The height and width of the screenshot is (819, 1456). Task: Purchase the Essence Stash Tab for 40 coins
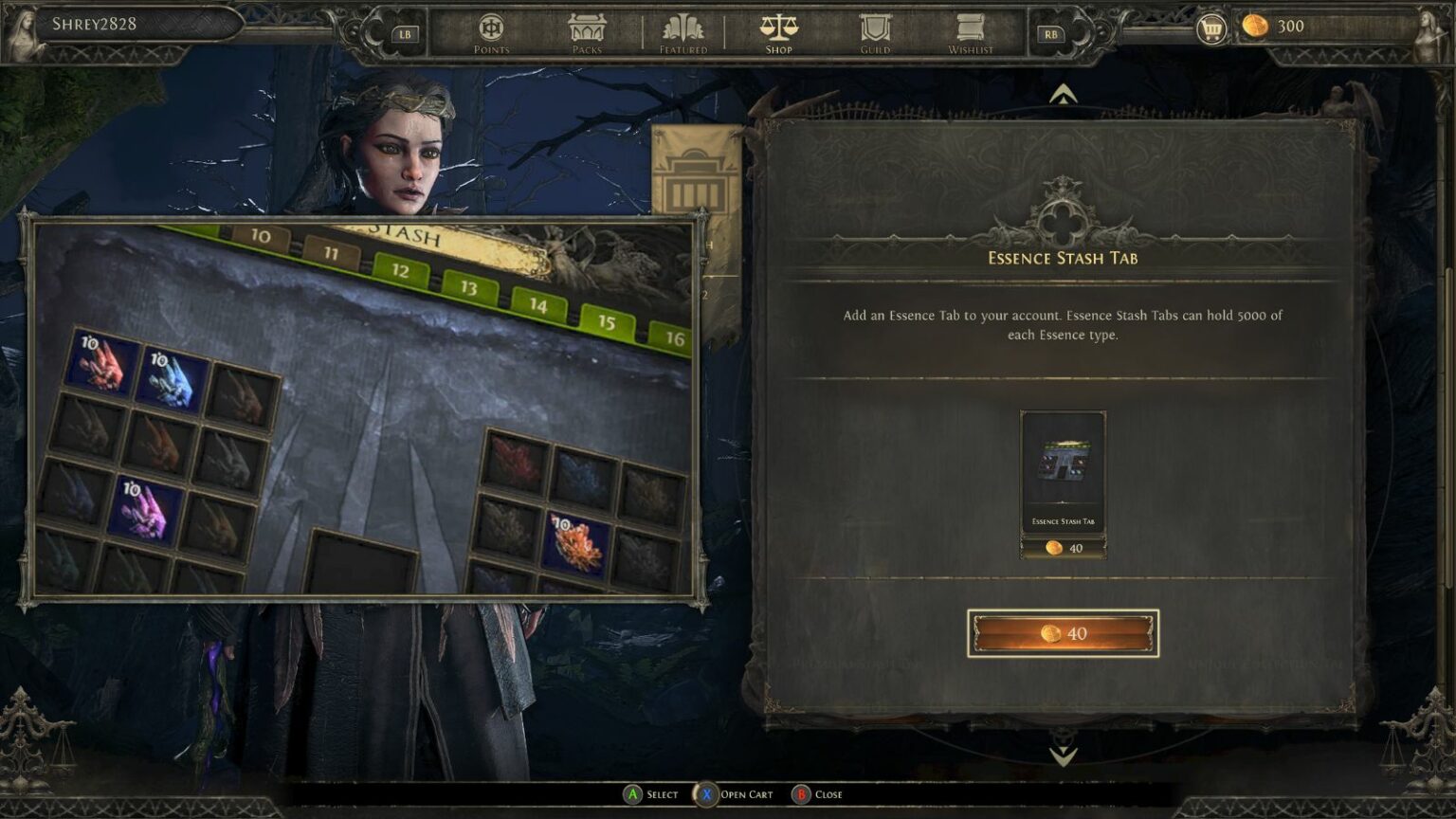point(1063,632)
